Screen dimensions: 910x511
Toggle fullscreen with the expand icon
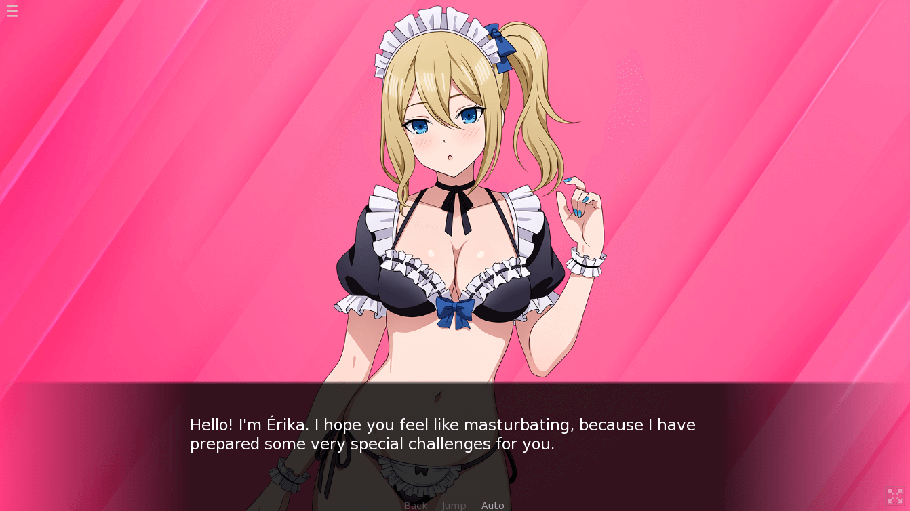[894, 495]
